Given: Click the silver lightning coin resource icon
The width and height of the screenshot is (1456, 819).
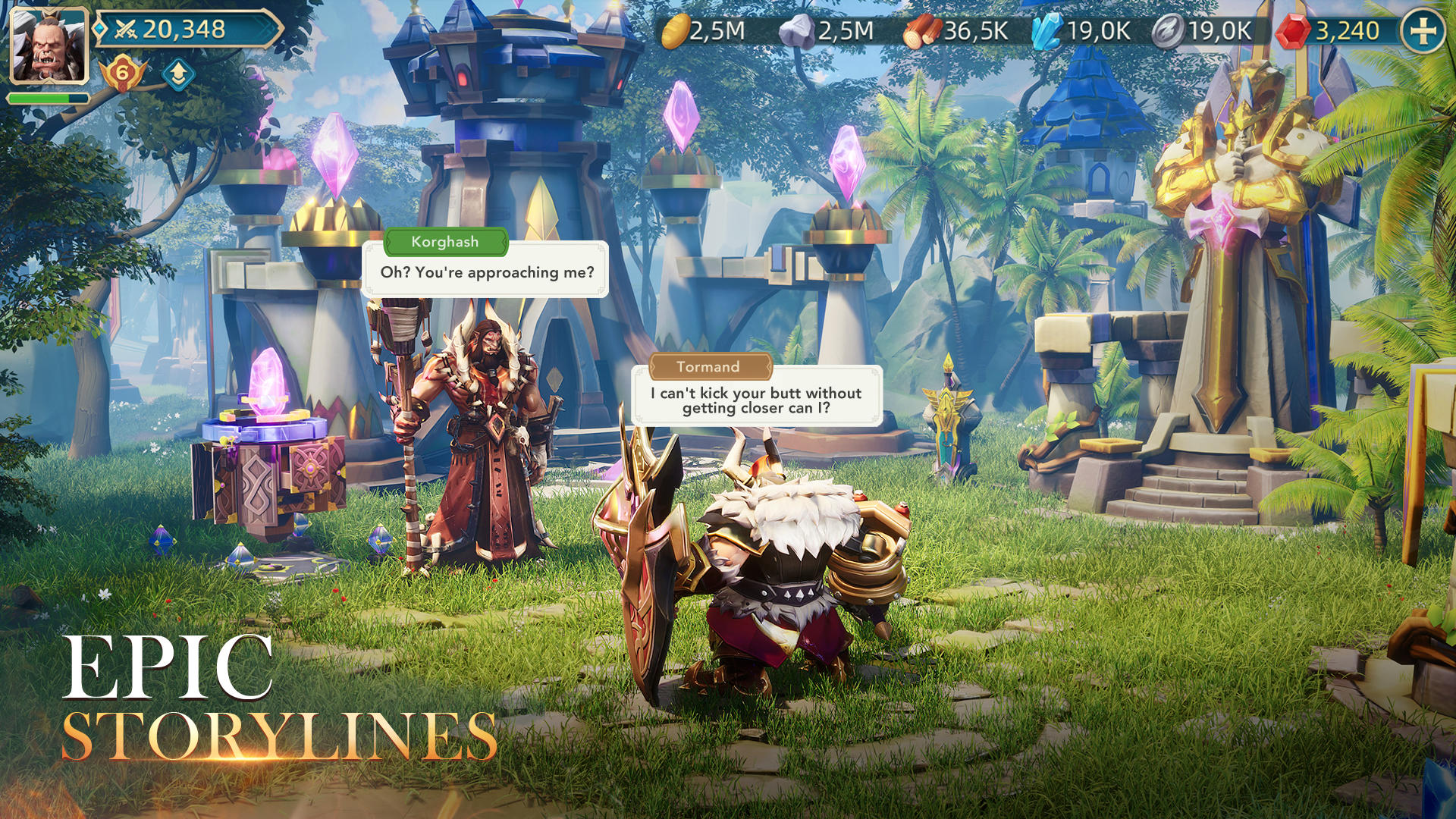Looking at the screenshot, I should 1168,32.
